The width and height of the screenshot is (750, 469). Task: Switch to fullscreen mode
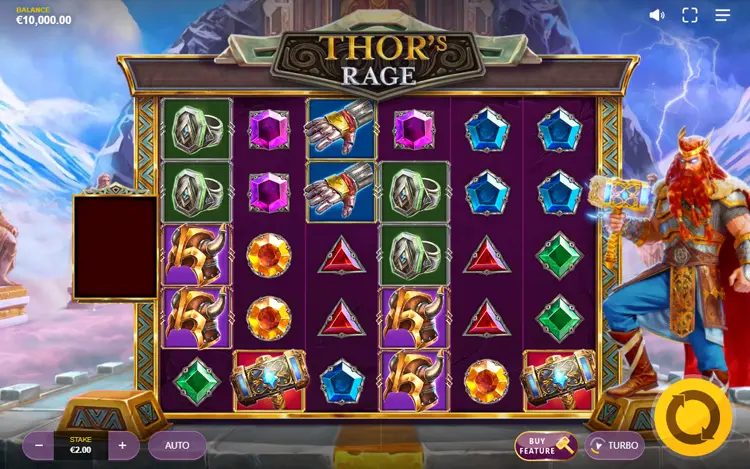click(690, 15)
